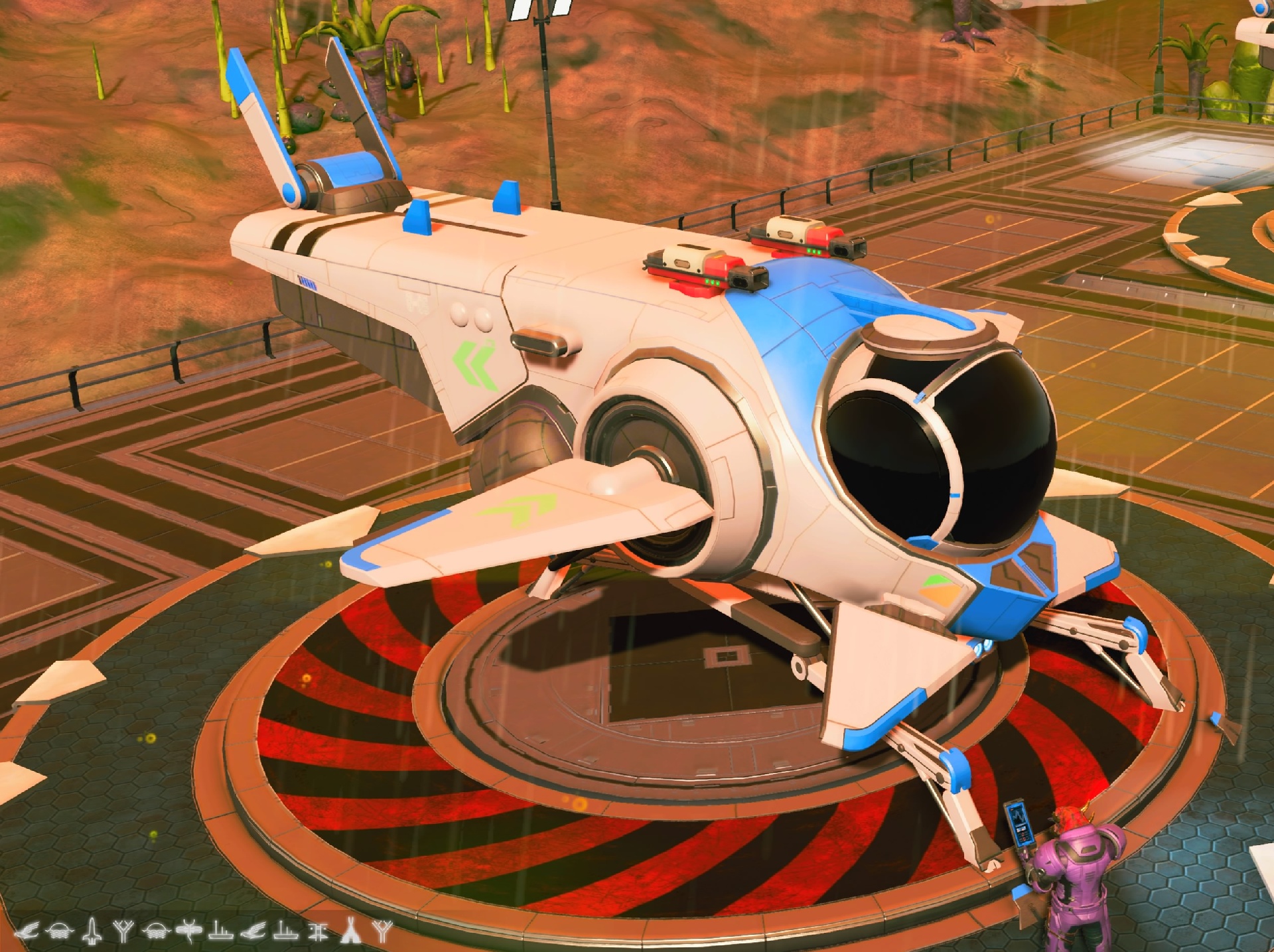1274x952 pixels.
Task: Click the rocket ship portal glyph
Action: pyautogui.click(x=92, y=930)
